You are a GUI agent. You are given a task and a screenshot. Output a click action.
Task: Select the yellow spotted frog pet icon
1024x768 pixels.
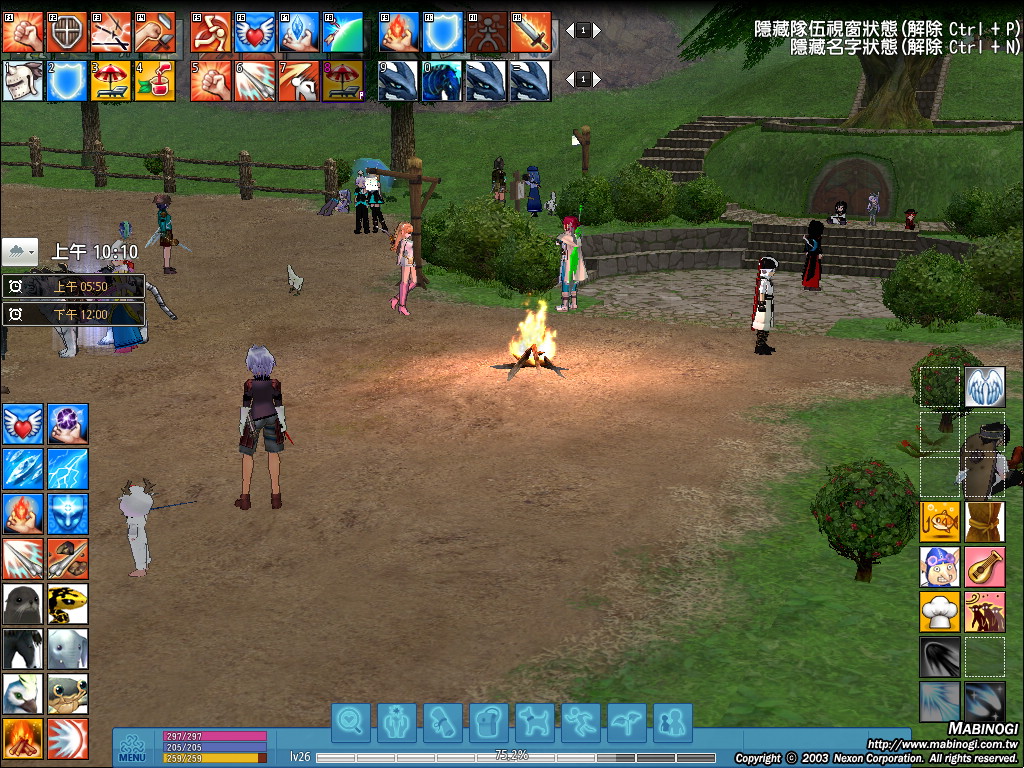tap(68, 603)
